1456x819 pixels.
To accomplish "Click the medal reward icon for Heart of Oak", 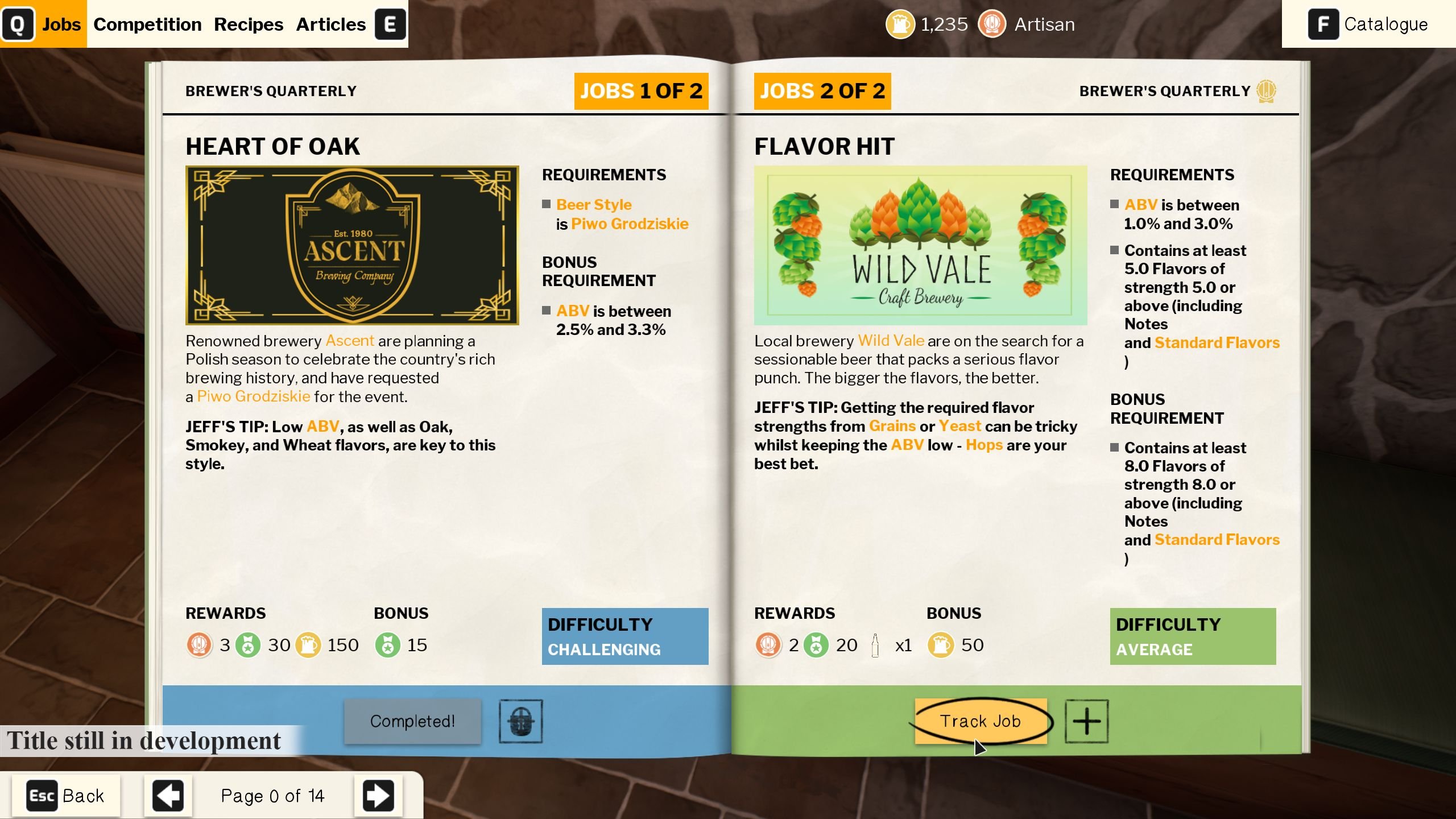I will (200, 644).
